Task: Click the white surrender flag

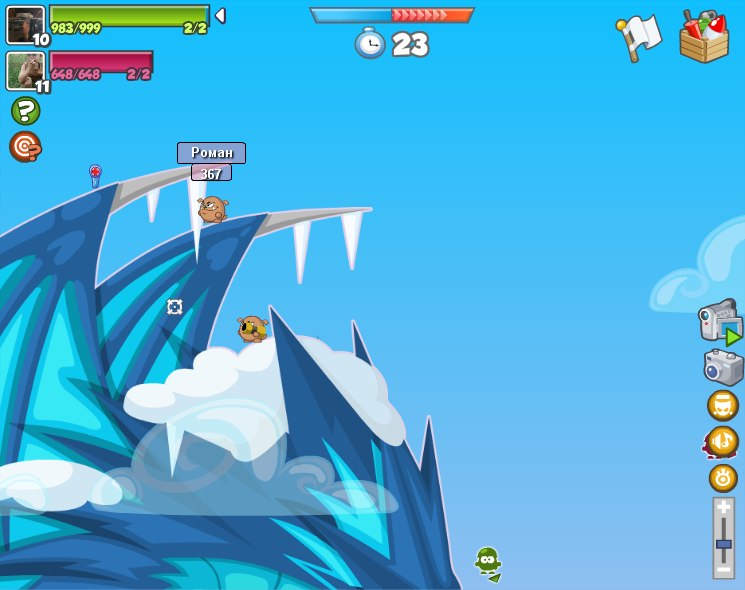Action: tap(639, 37)
